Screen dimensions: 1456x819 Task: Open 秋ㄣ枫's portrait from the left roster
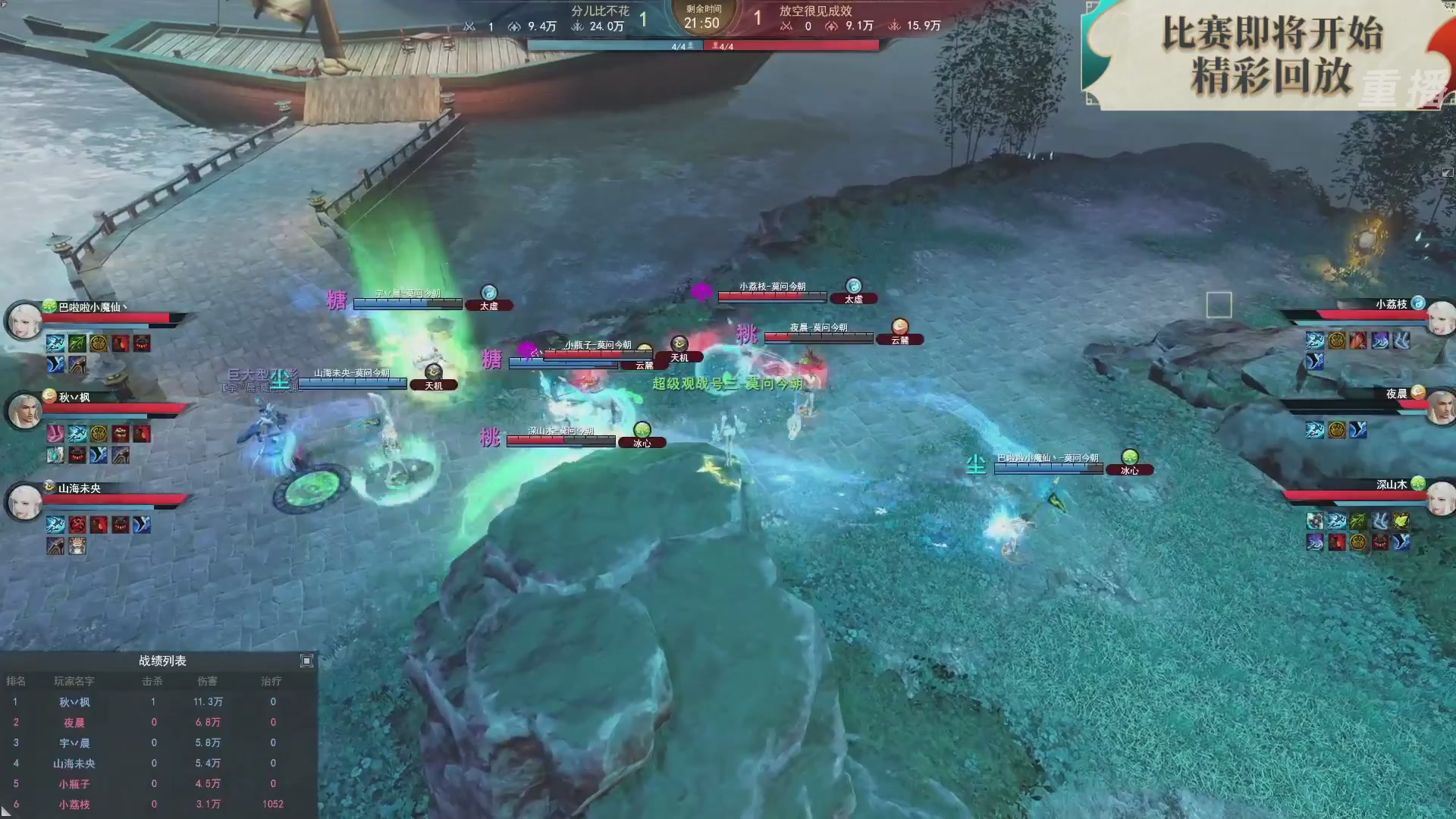(x=24, y=407)
